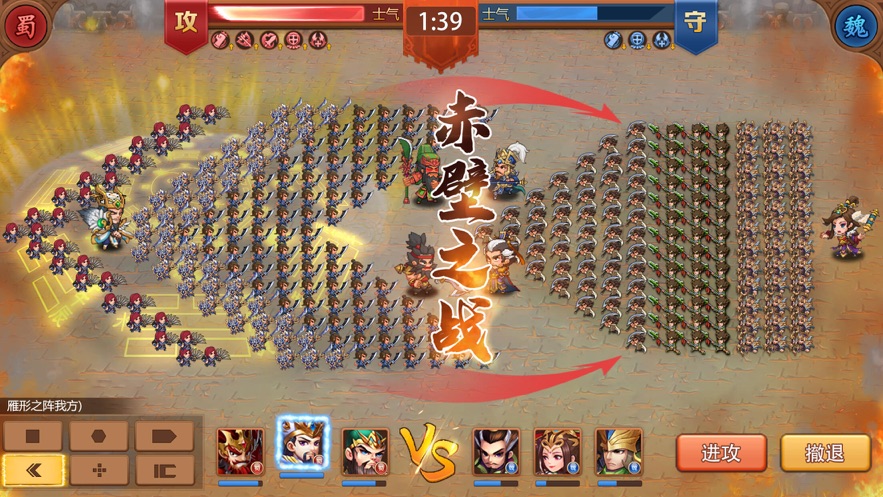Image resolution: width=883 pixels, height=497 pixels.
Task: Choose the hexagon formation button
Action: click(x=98, y=436)
